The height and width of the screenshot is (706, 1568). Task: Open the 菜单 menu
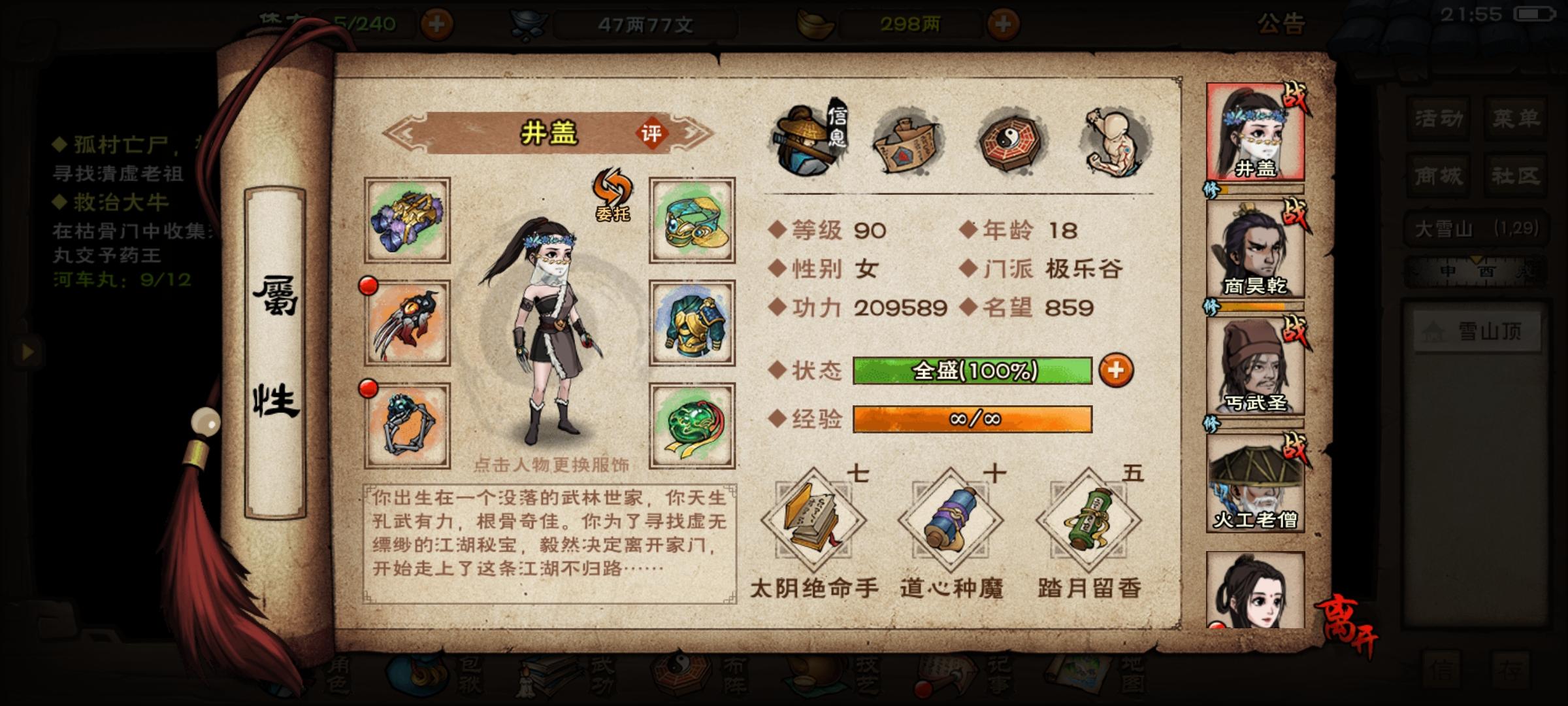1517,118
